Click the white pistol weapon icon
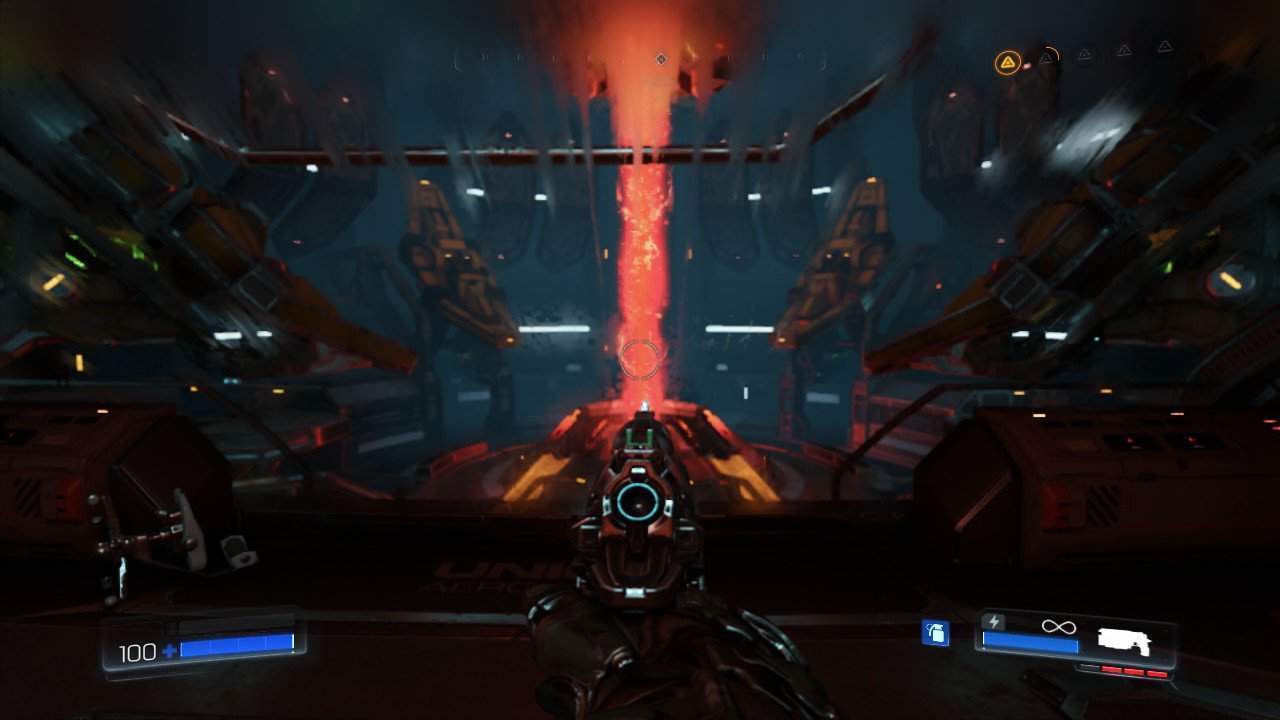Screen dimensions: 1280x720 tap(1123, 641)
